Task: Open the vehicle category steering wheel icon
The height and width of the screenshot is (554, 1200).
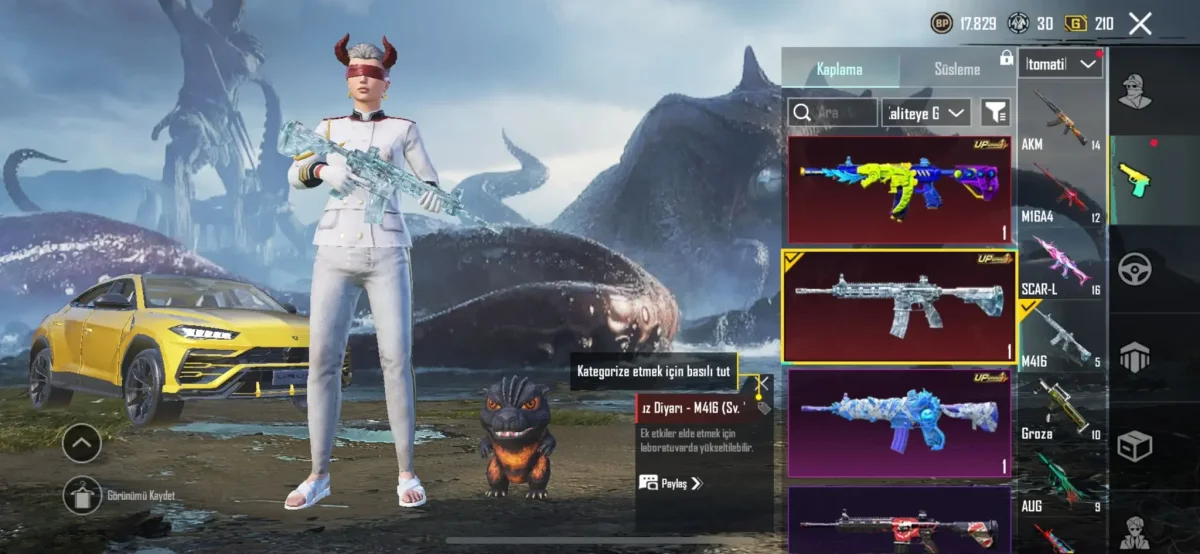Action: (x=1135, y=268)
